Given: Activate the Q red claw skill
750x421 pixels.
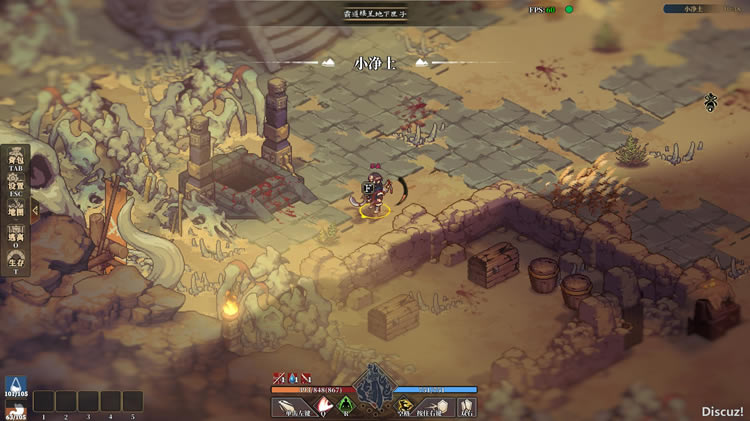Looking at the screenshot, I should (324, 406).
